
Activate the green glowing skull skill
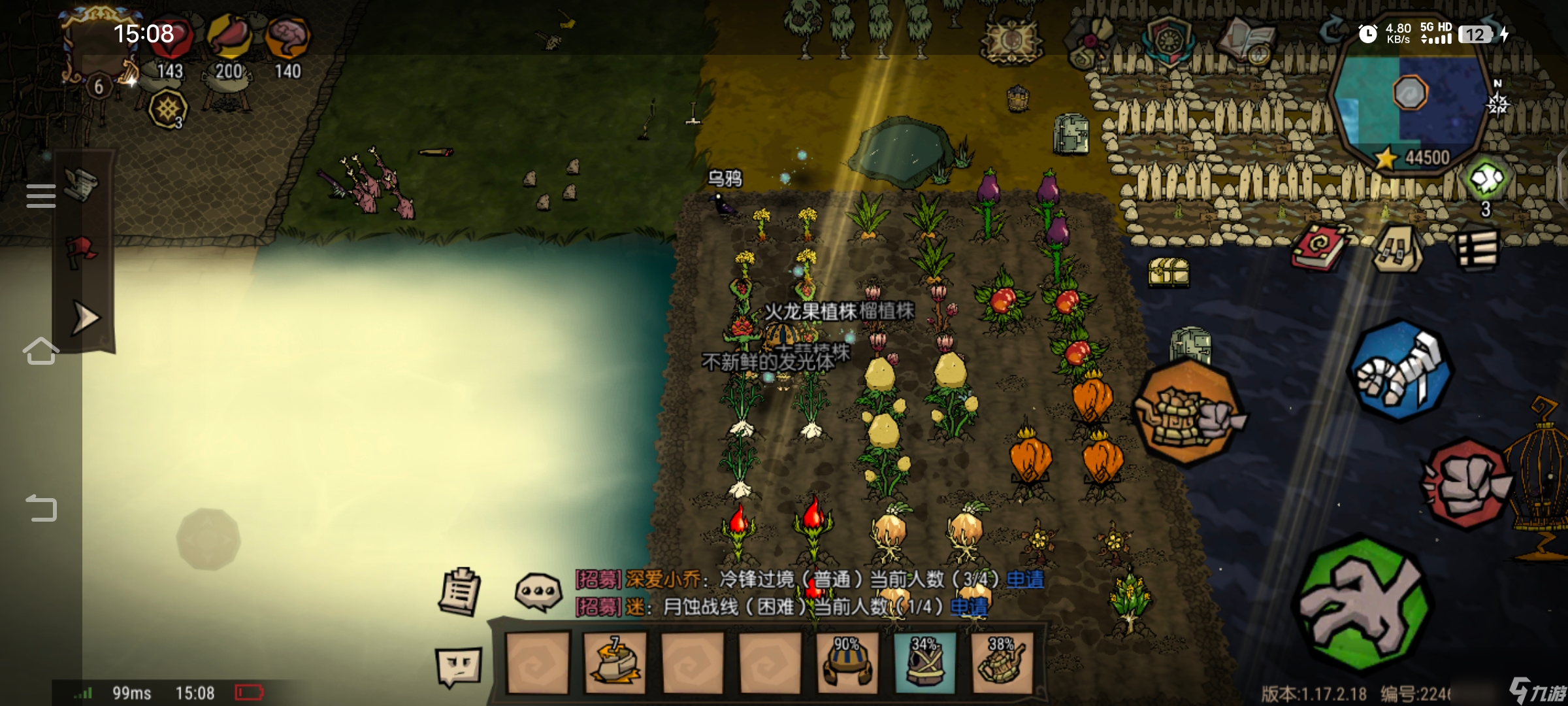pos(1486,179)
